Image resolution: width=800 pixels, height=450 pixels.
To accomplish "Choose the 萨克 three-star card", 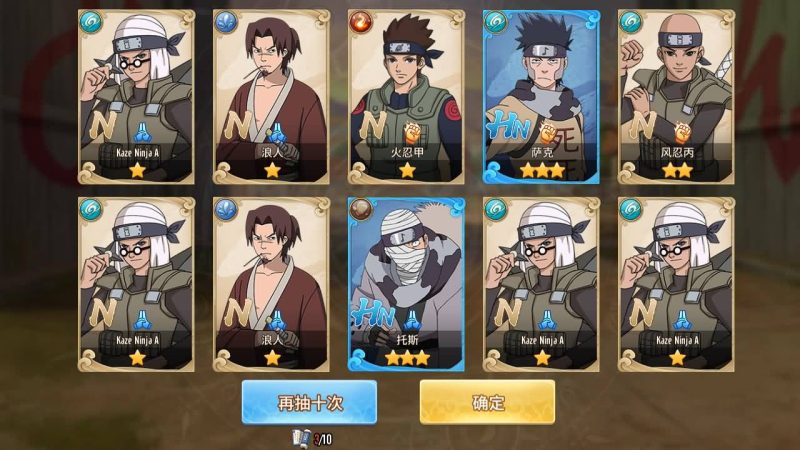I will (541, 96).
